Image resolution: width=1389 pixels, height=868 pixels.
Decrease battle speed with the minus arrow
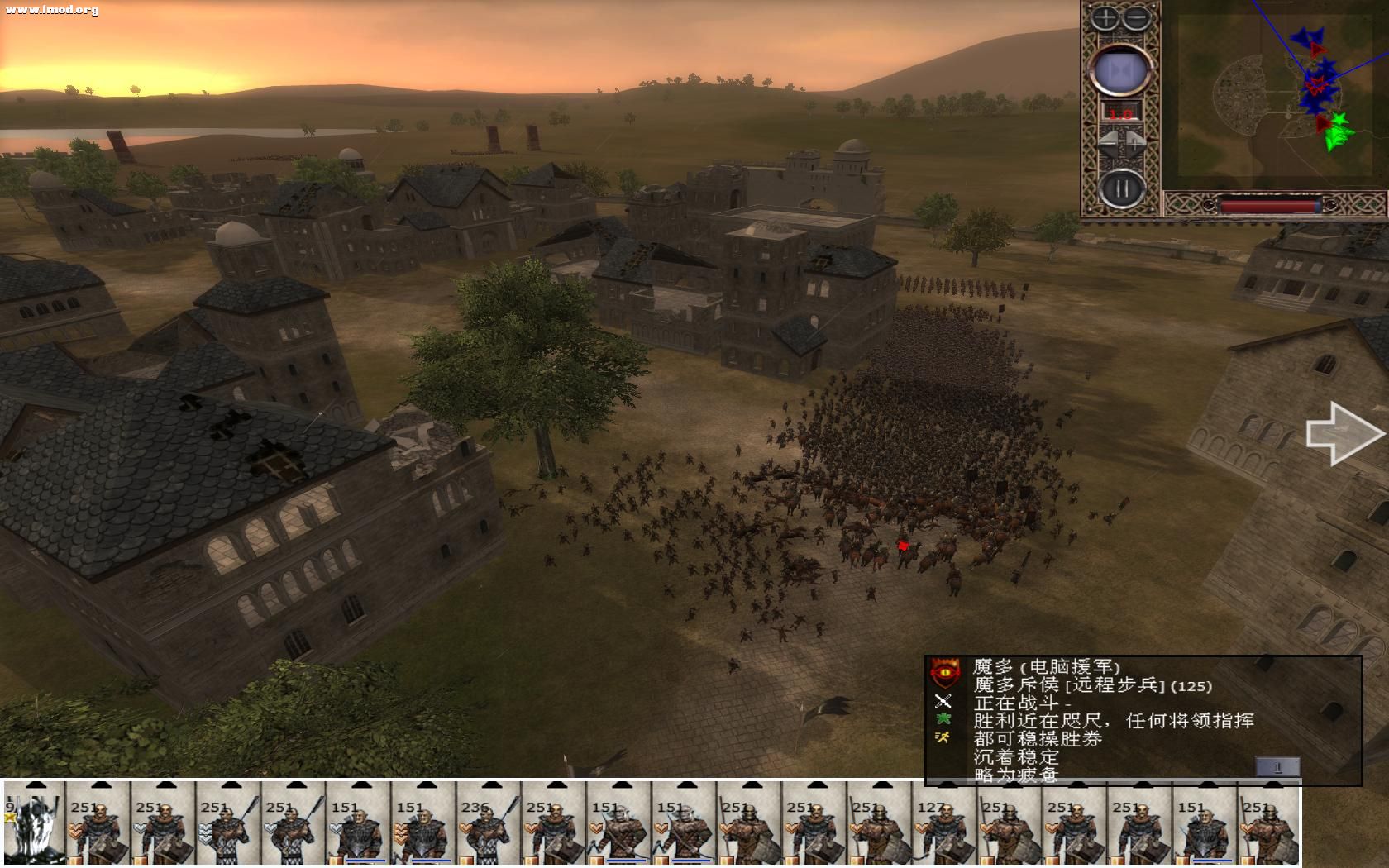click(1108, 141)
